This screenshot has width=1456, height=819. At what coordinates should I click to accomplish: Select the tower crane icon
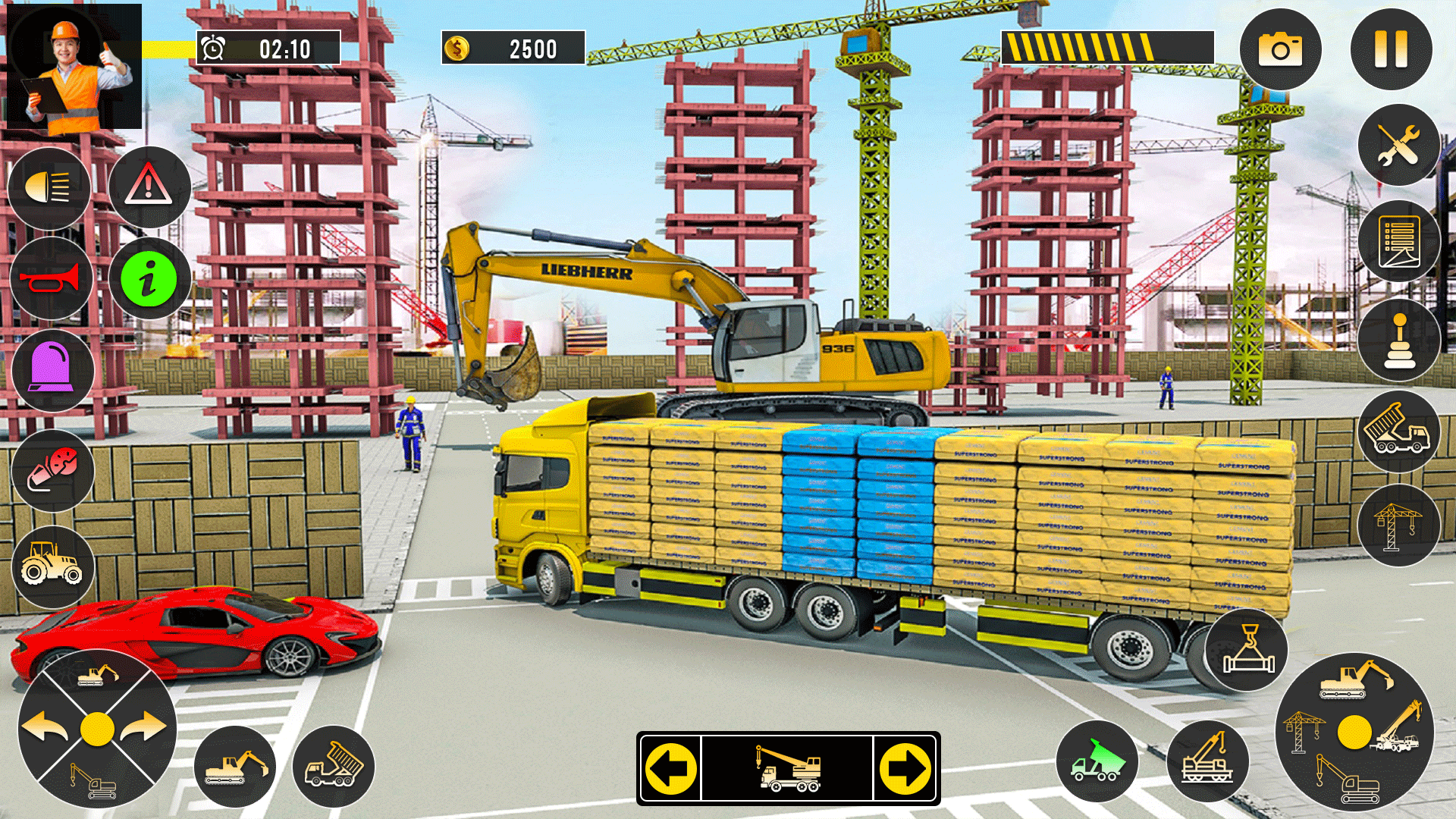pyautogui.click(x=1398, y=525)
